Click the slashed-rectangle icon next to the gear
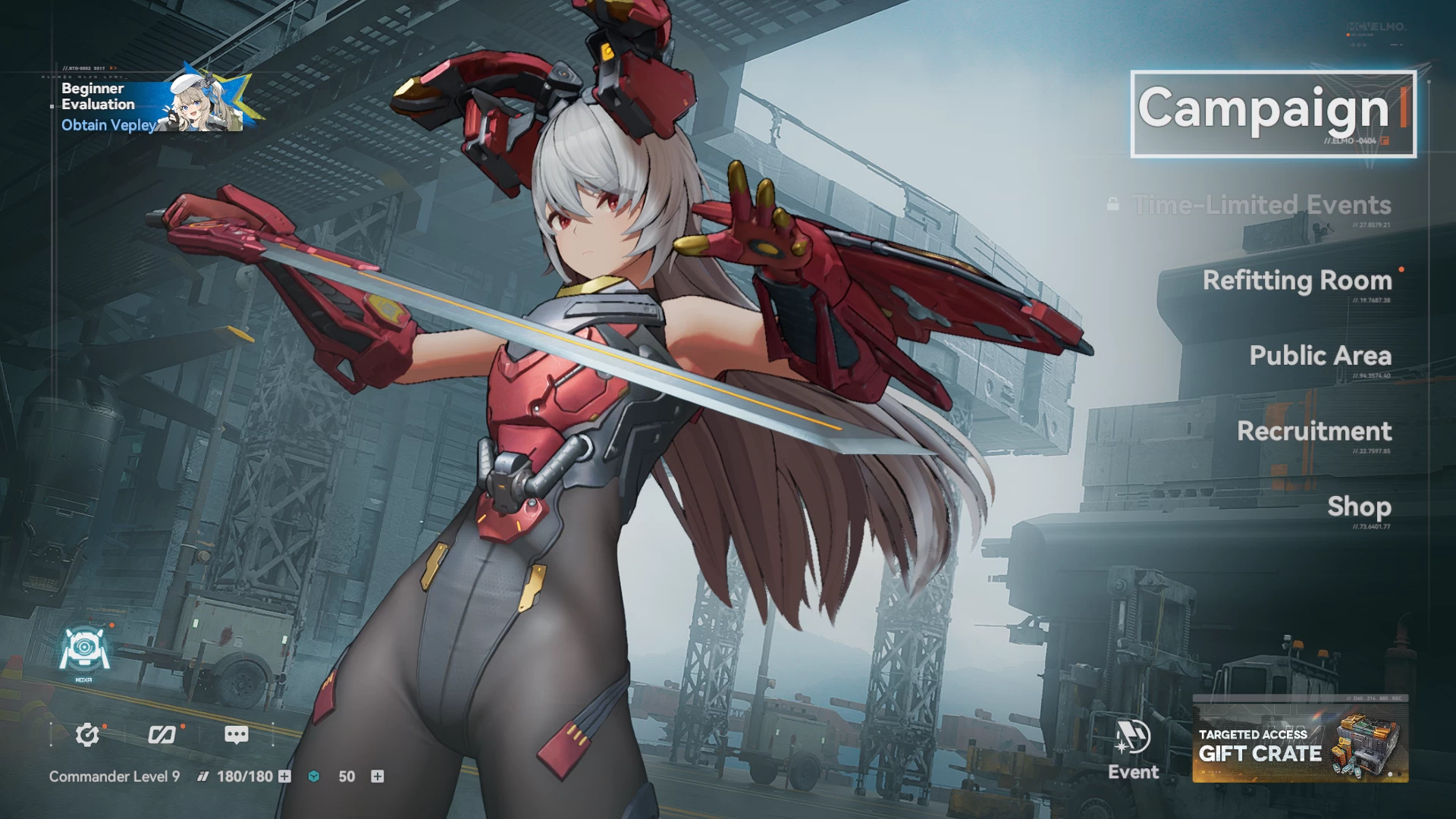The image size is (1456, 819). (x=162, y=734)
